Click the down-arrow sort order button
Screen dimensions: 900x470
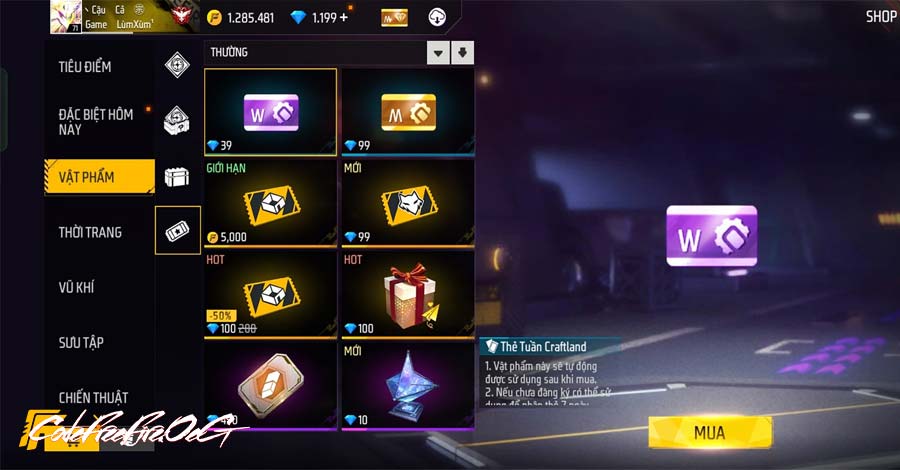click(463, 52)
